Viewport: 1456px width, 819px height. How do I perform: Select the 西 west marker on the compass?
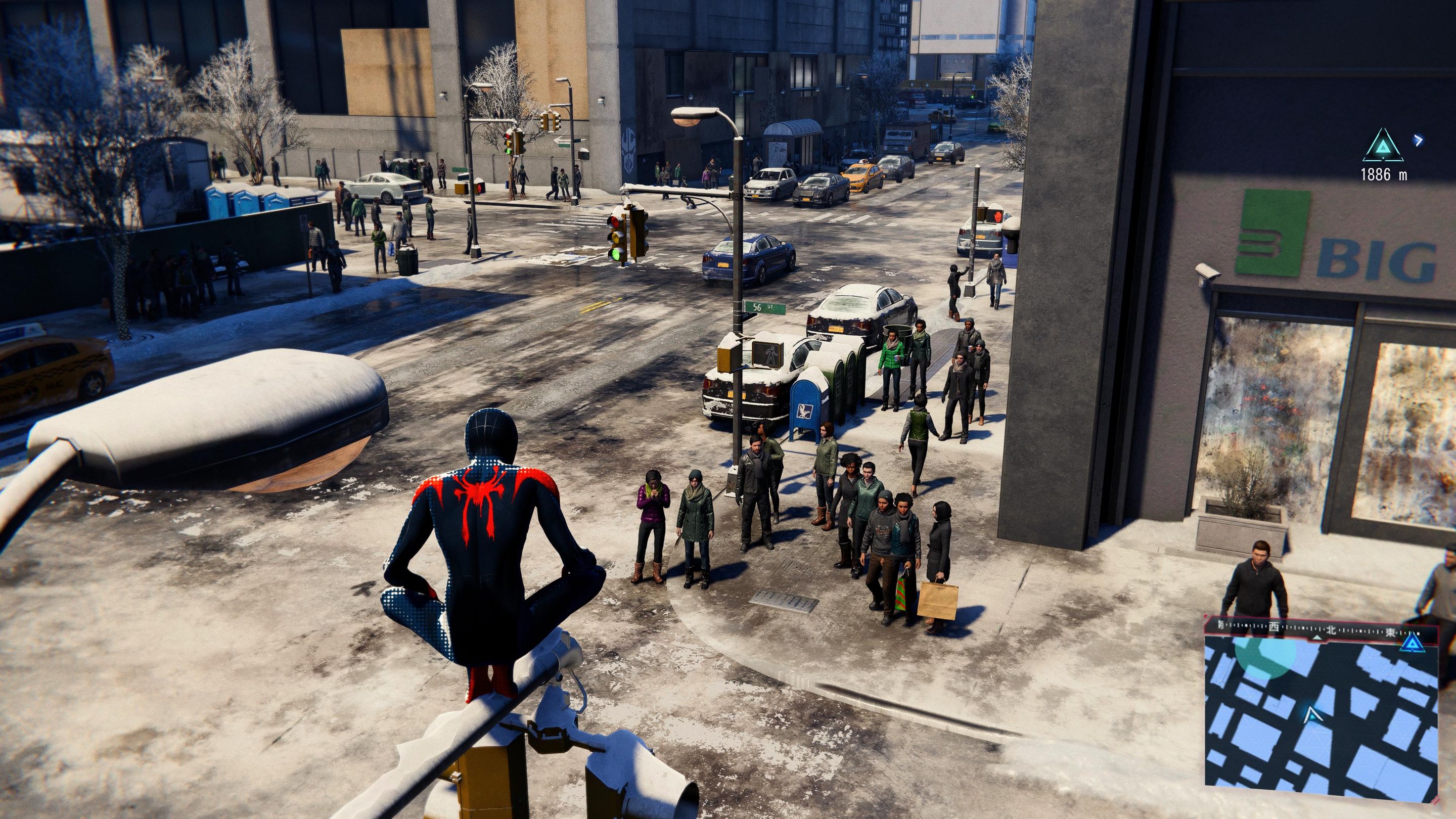1270,626
